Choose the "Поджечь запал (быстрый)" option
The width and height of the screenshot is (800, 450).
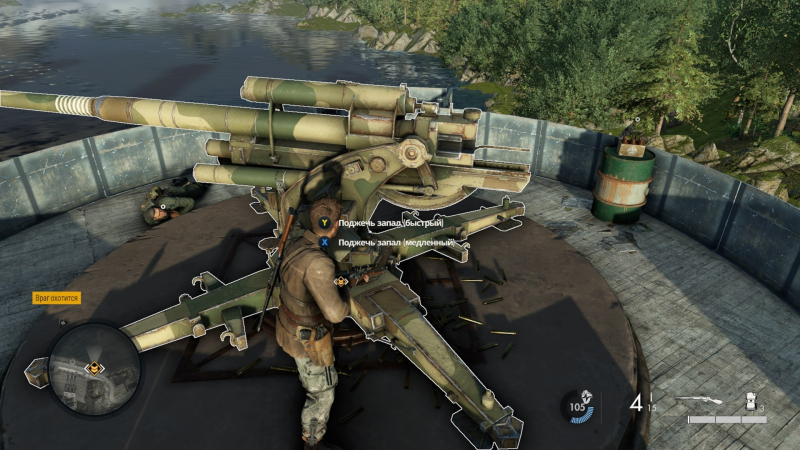tap(389, 223)
